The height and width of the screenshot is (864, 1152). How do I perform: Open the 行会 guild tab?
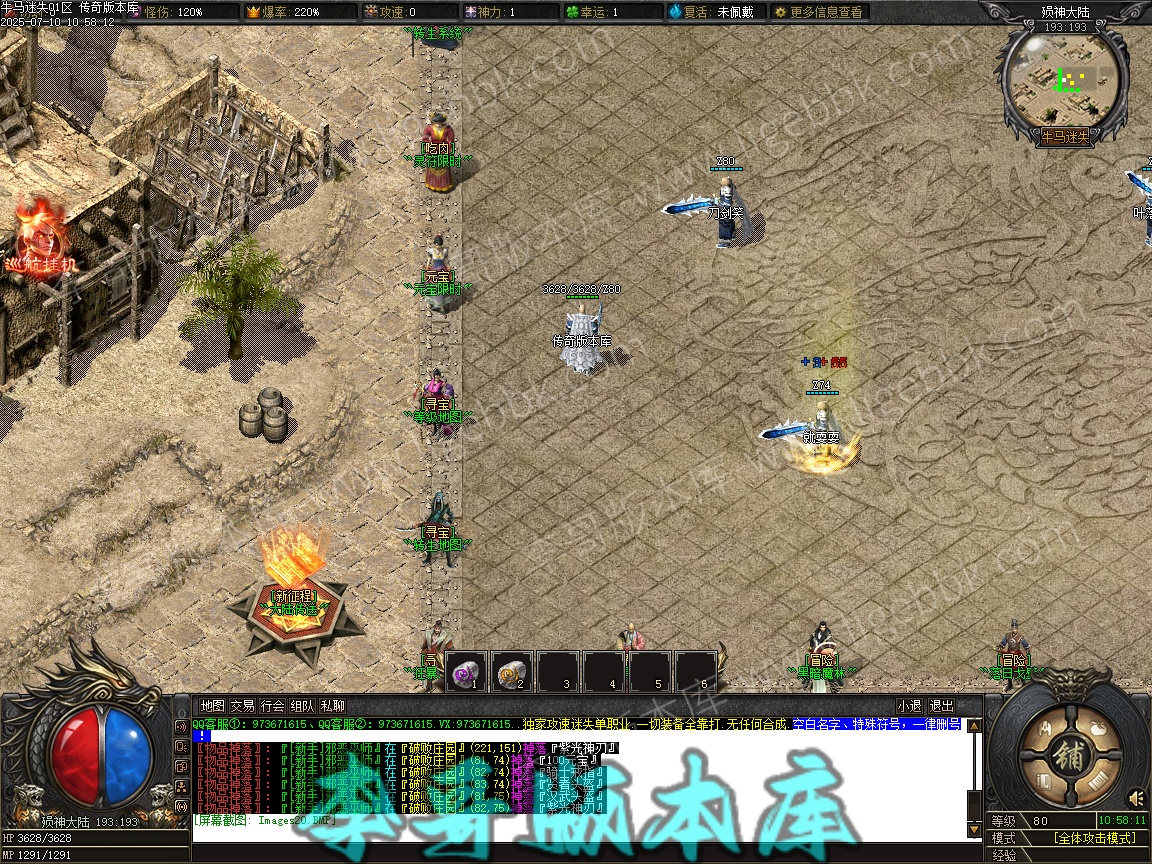[x=272, y=706]
